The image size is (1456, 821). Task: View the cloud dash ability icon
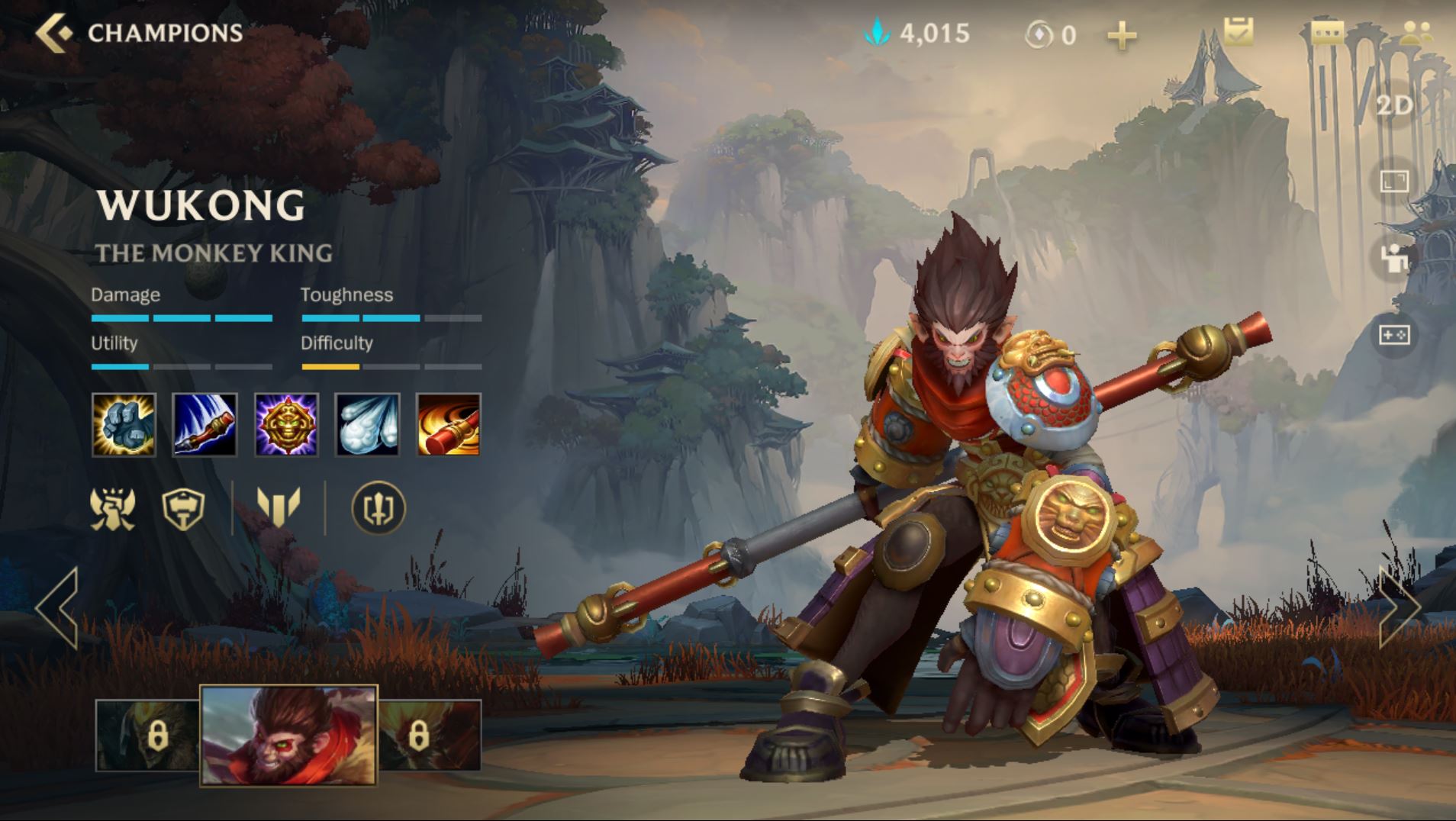pos(367,425)
